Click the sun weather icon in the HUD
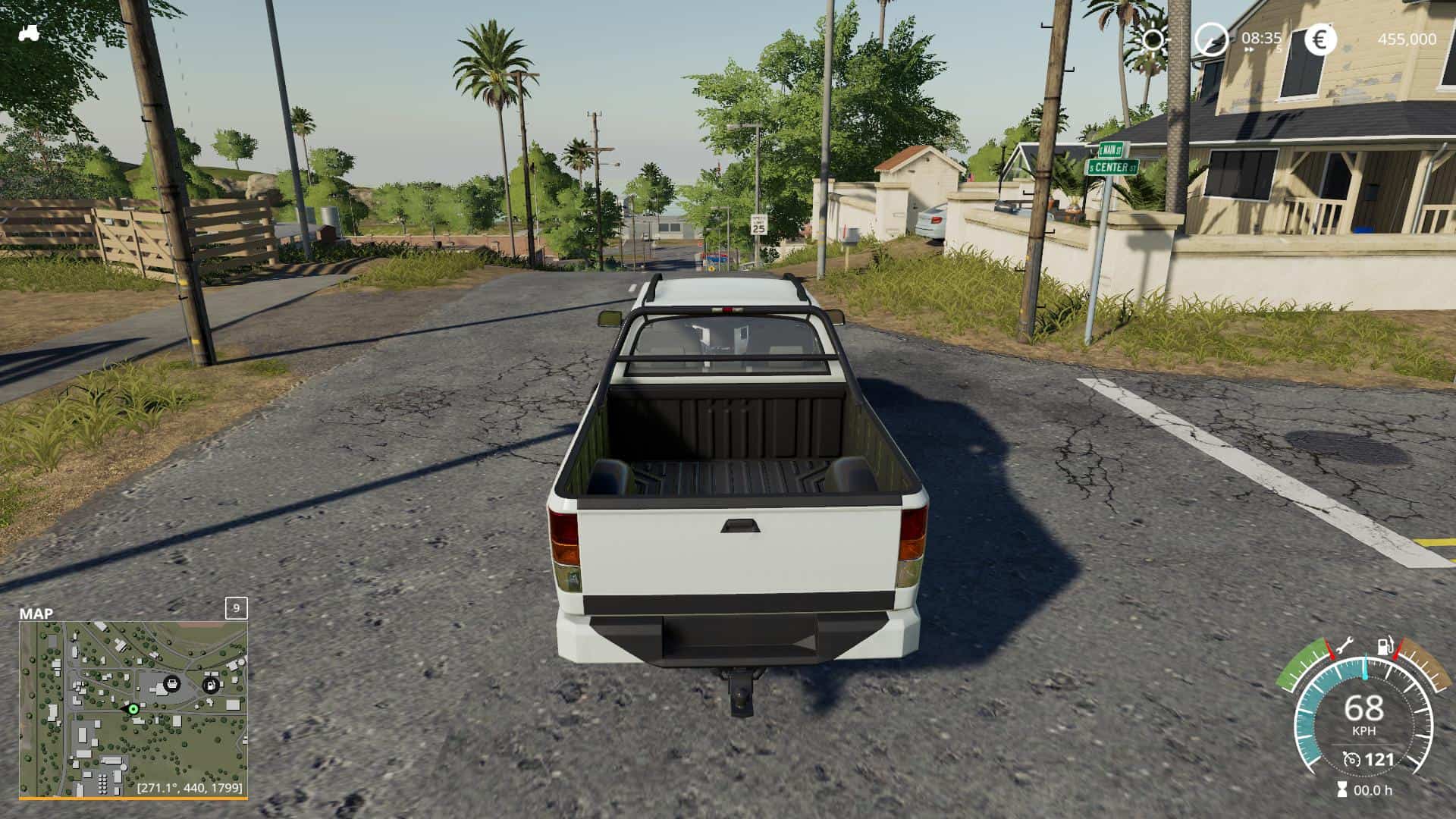Screen dimensions: 1456x819 (1153, 39)
